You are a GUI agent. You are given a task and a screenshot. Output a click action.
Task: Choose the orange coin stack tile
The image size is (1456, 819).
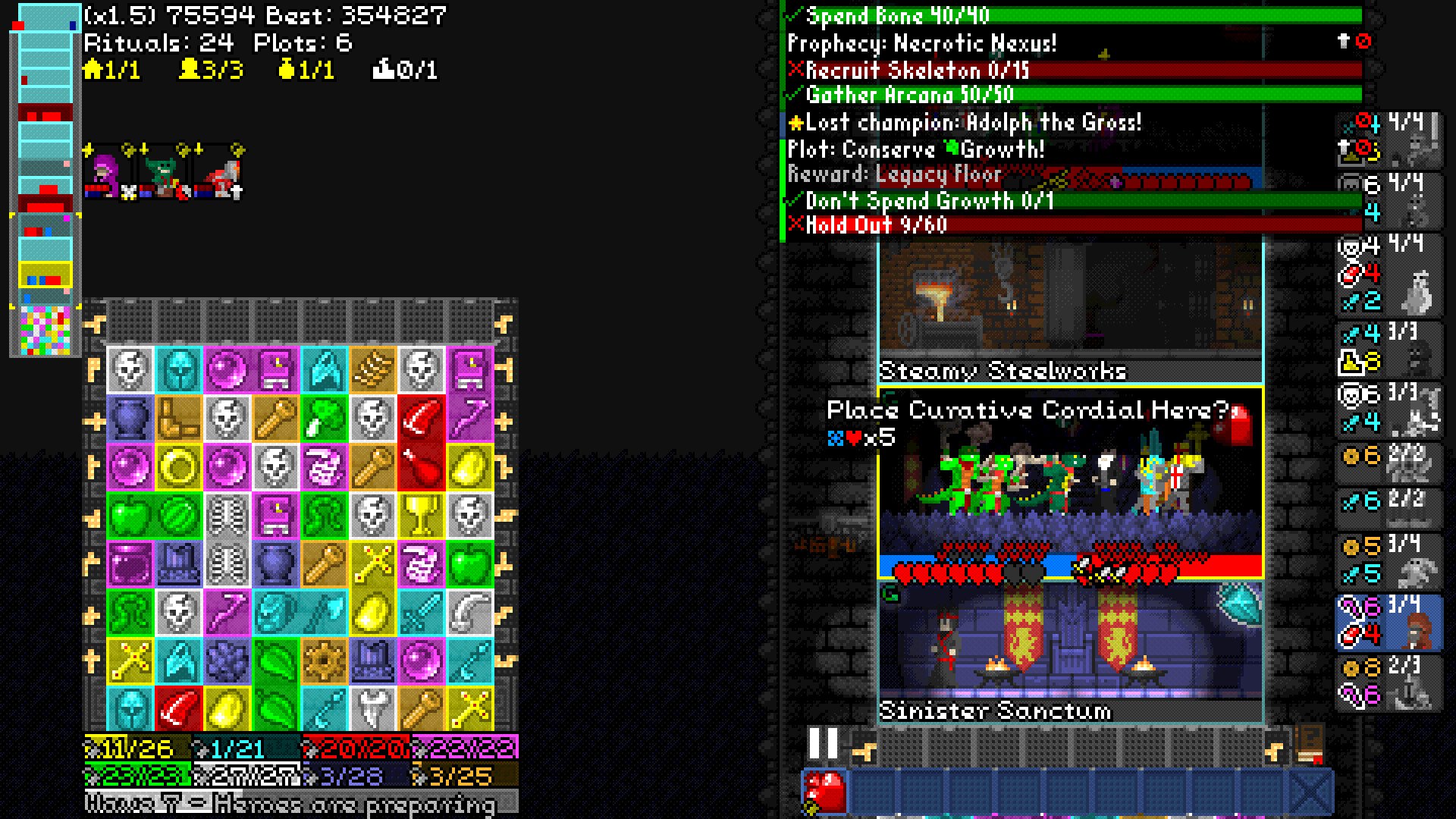tap(373, 370)
